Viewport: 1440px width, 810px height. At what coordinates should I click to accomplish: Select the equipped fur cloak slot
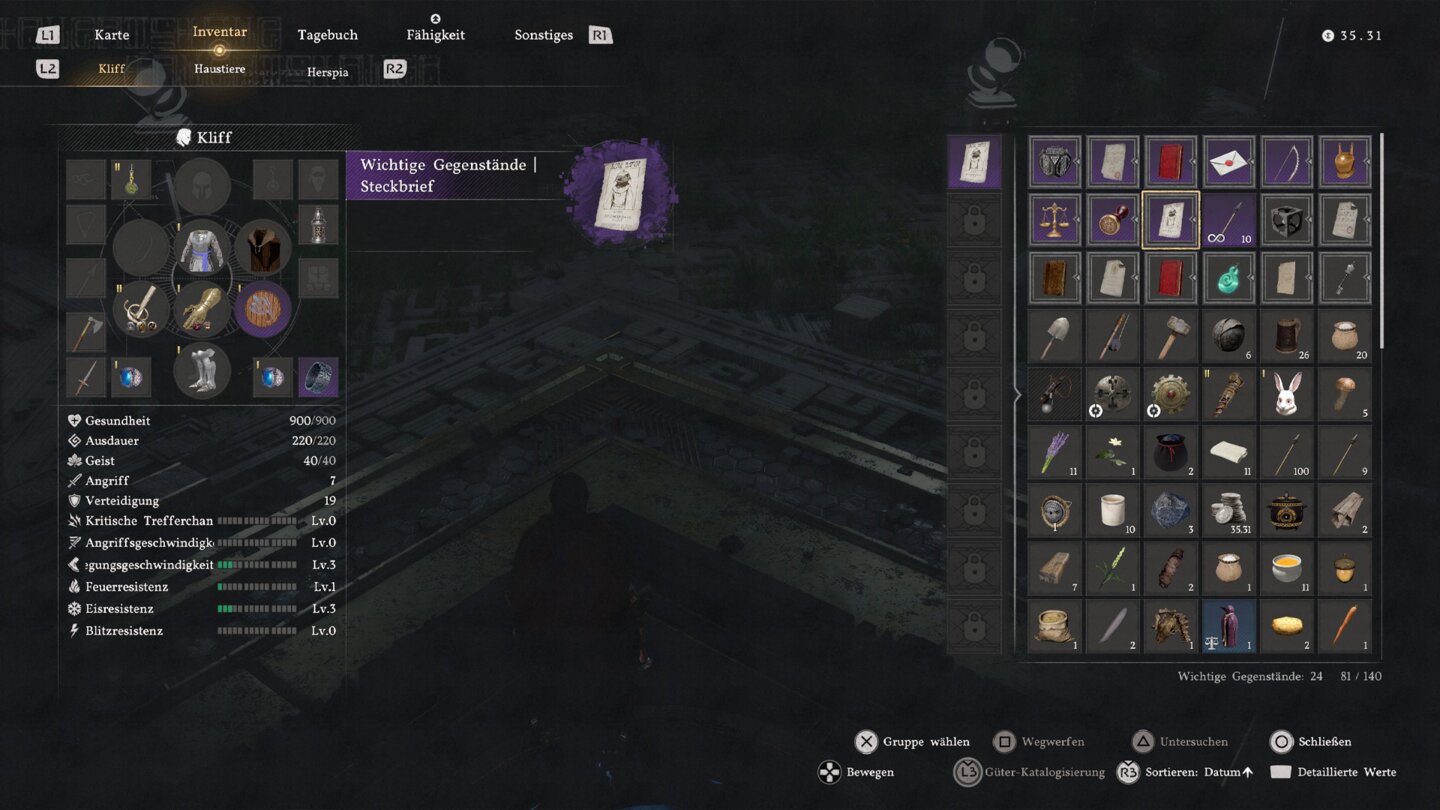pyautogui.click(x=263, y=248)
